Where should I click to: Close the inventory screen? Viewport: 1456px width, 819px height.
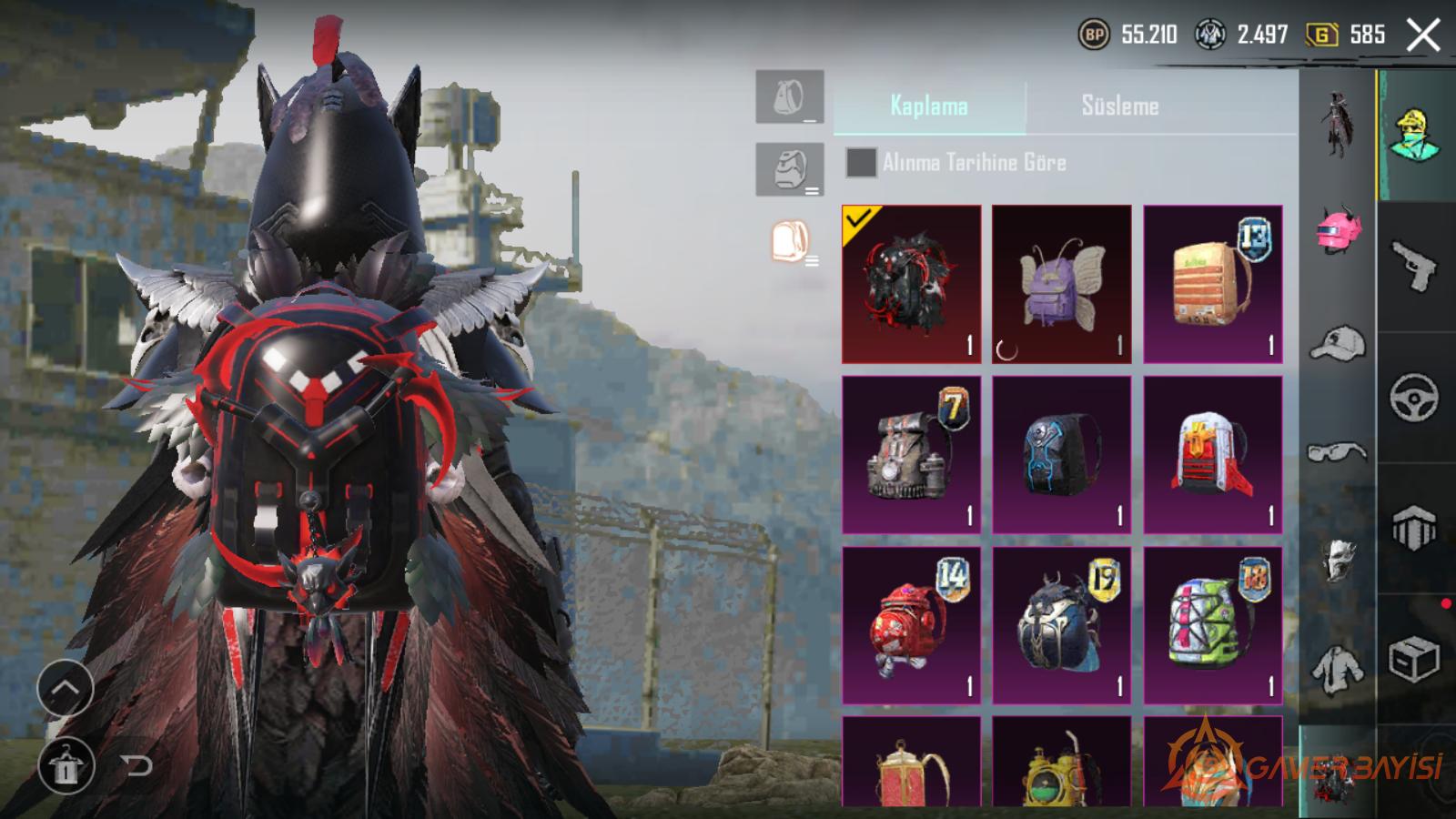(1423, 35)
